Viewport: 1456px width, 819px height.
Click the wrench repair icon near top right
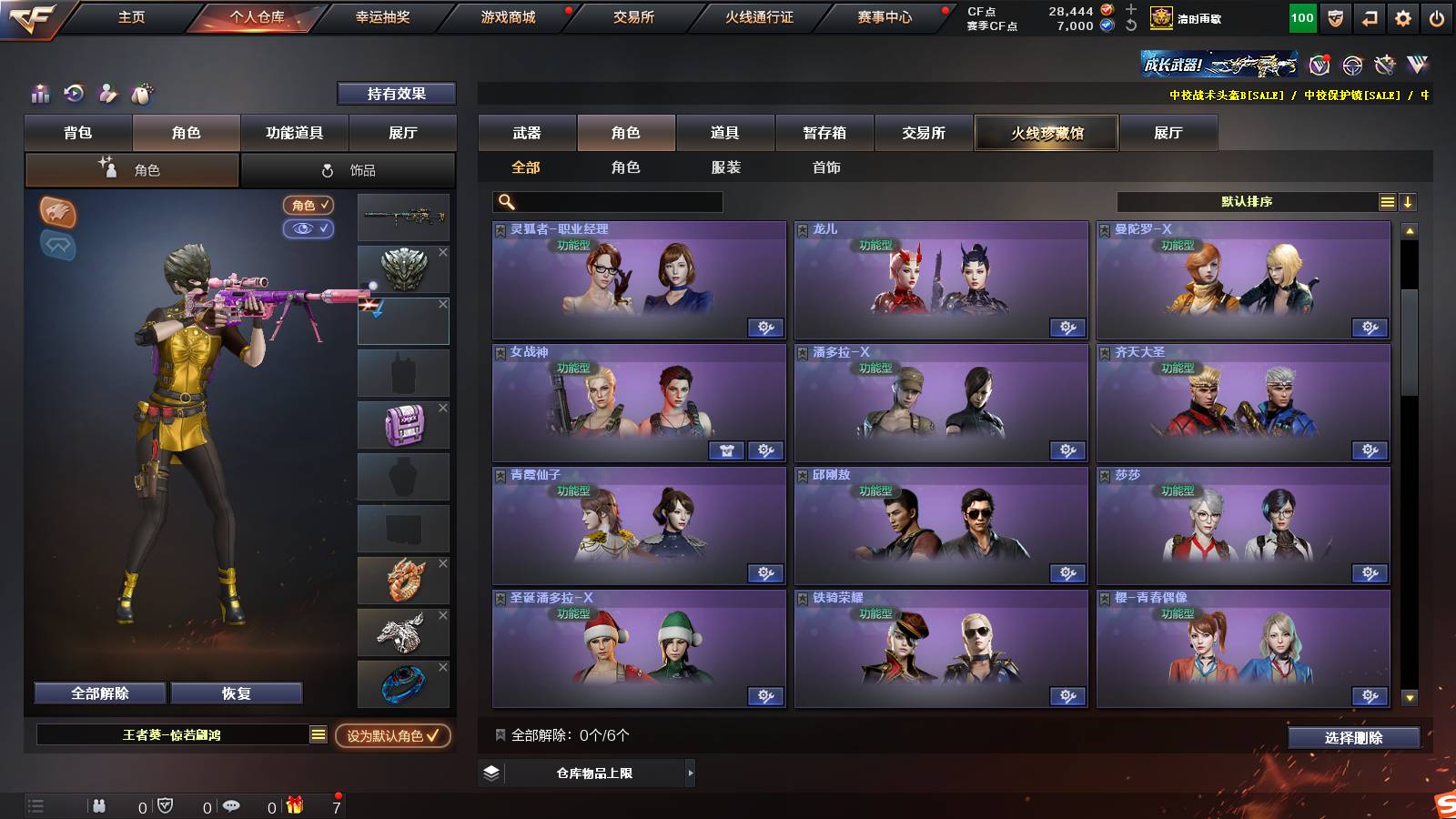(x=1385, y=66)
